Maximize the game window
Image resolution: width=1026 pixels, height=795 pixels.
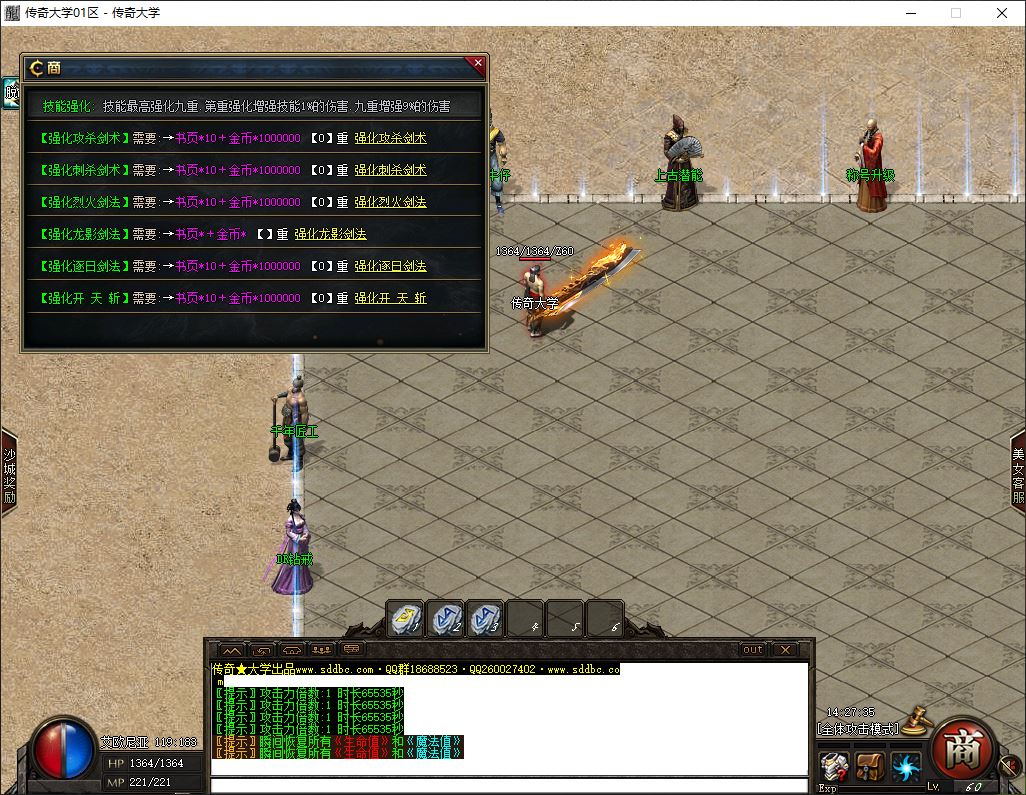[956, 13]
